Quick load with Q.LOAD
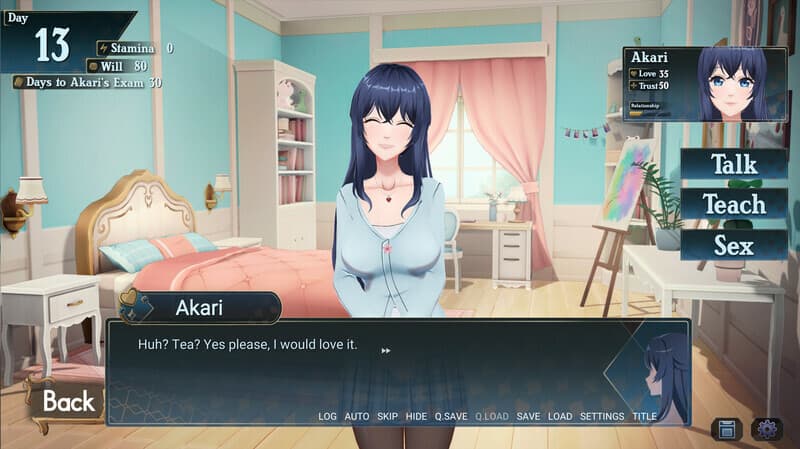 tap(492, 416)
